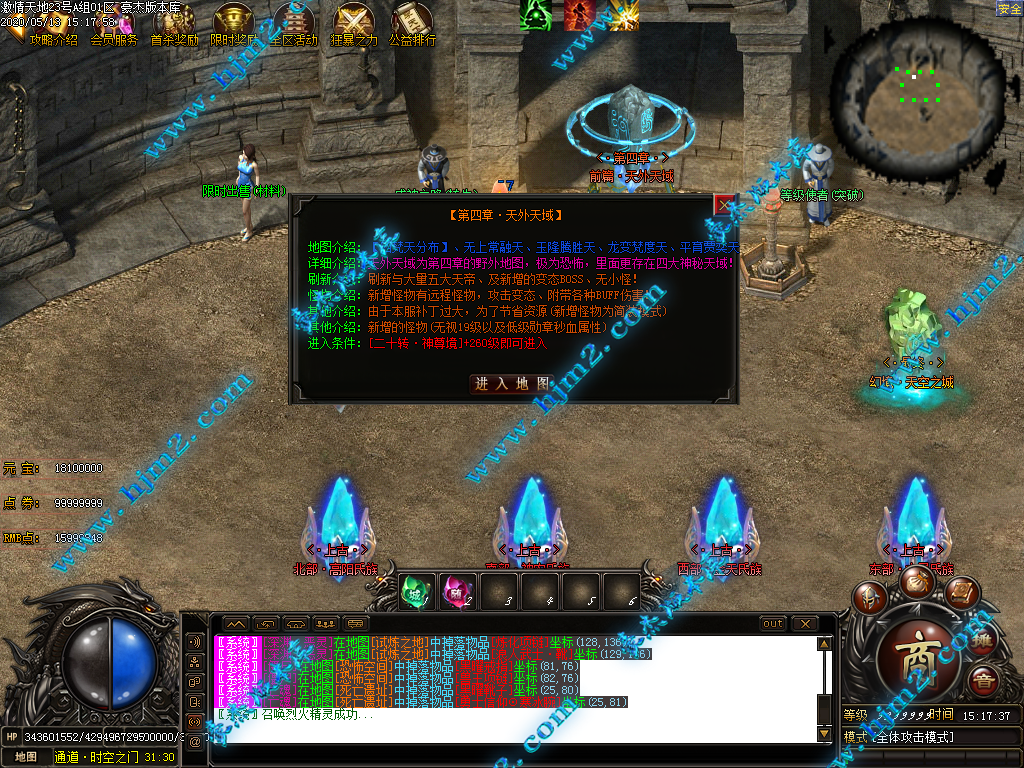Close the chat panel with X
Screen dimensions: 1024x768
(805, 624)
